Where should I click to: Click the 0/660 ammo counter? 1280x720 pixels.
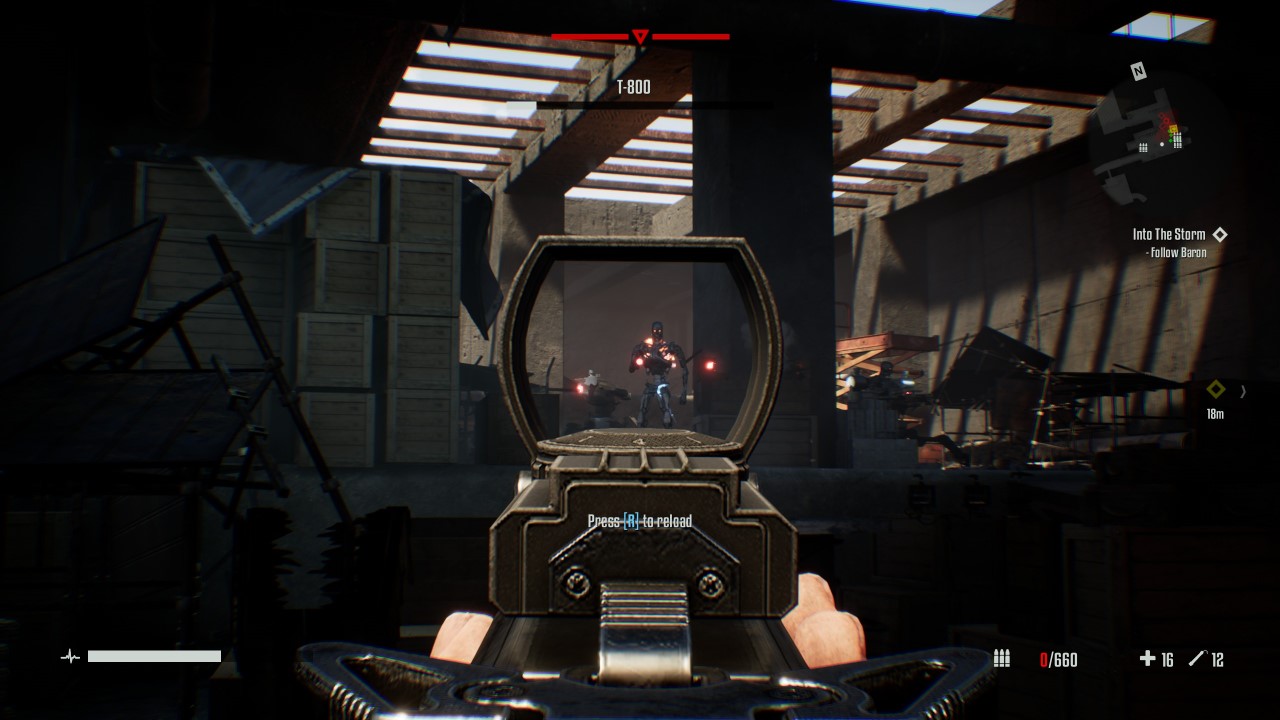pos(1058,658)
